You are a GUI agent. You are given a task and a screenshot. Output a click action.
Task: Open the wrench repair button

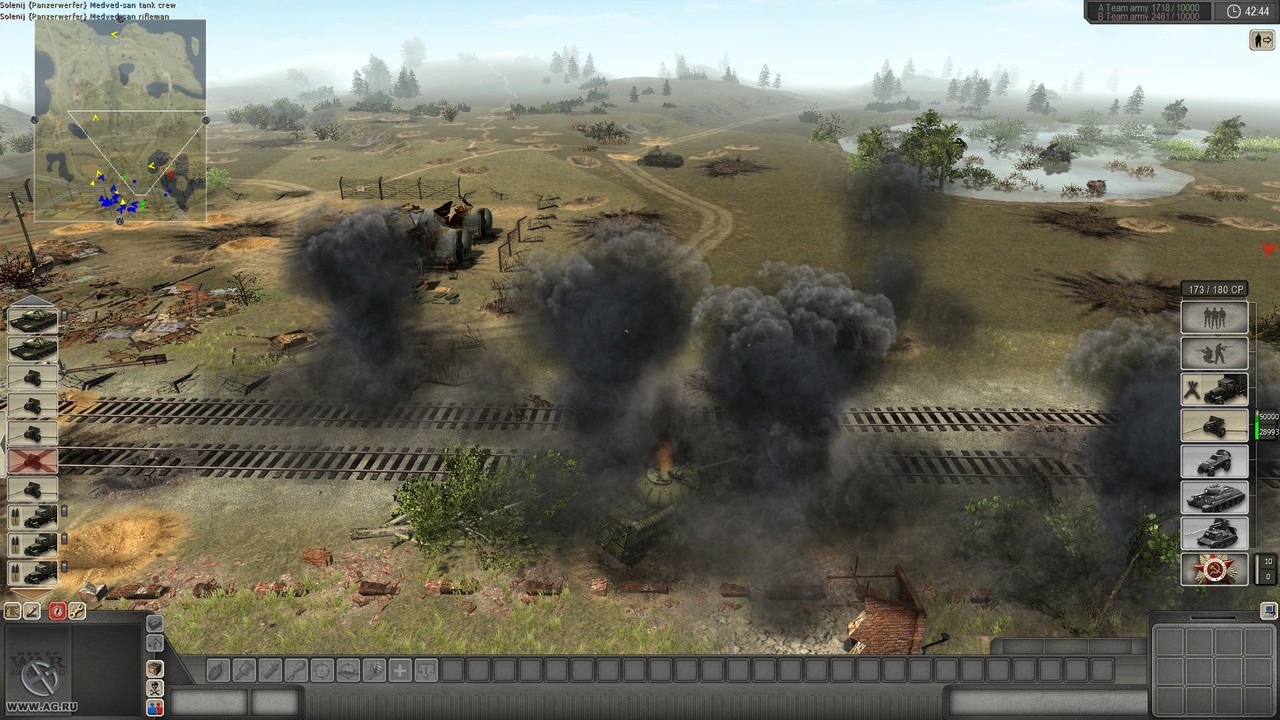(76, 611)
